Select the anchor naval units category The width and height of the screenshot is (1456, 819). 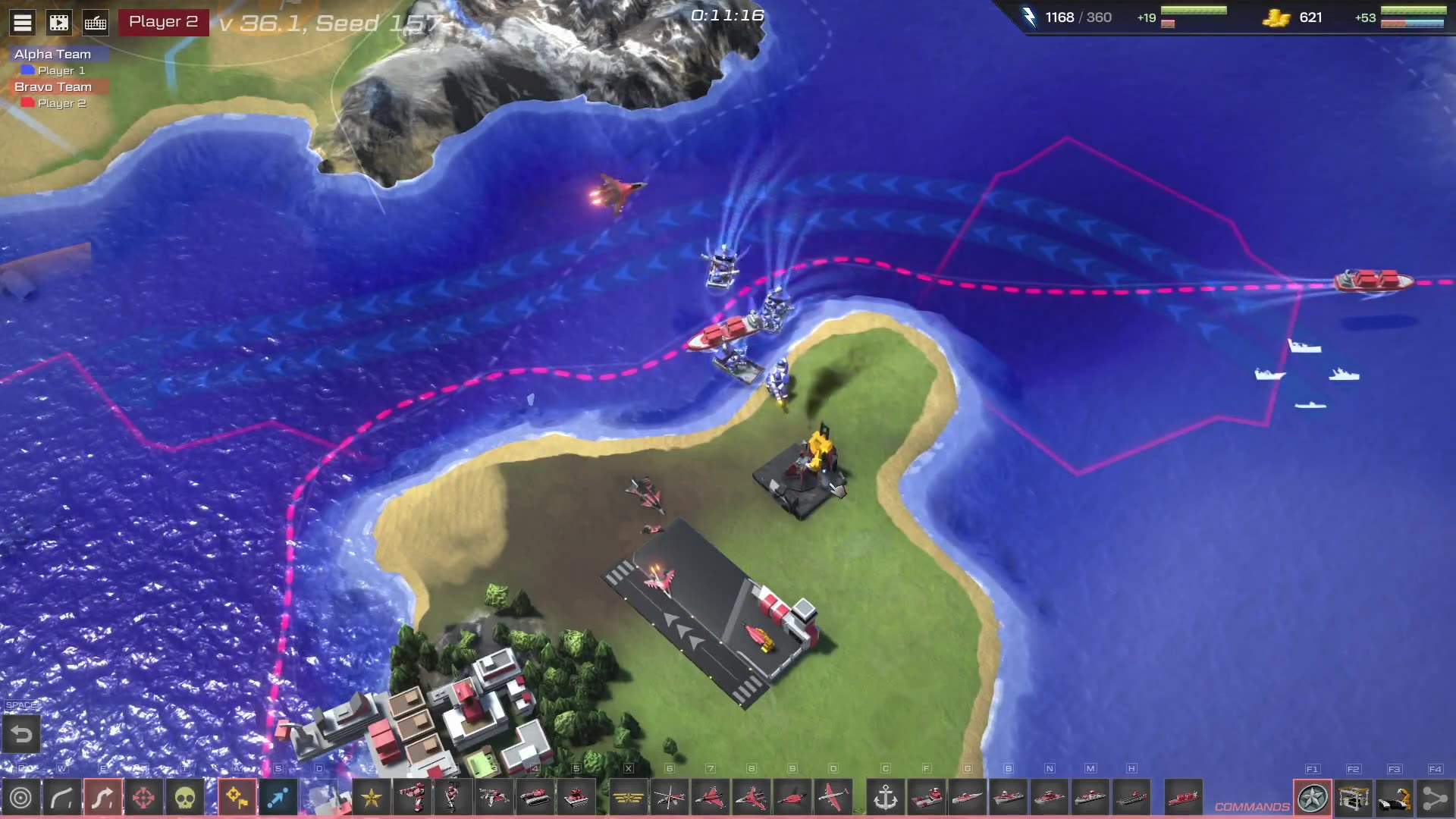coord(885,798)
